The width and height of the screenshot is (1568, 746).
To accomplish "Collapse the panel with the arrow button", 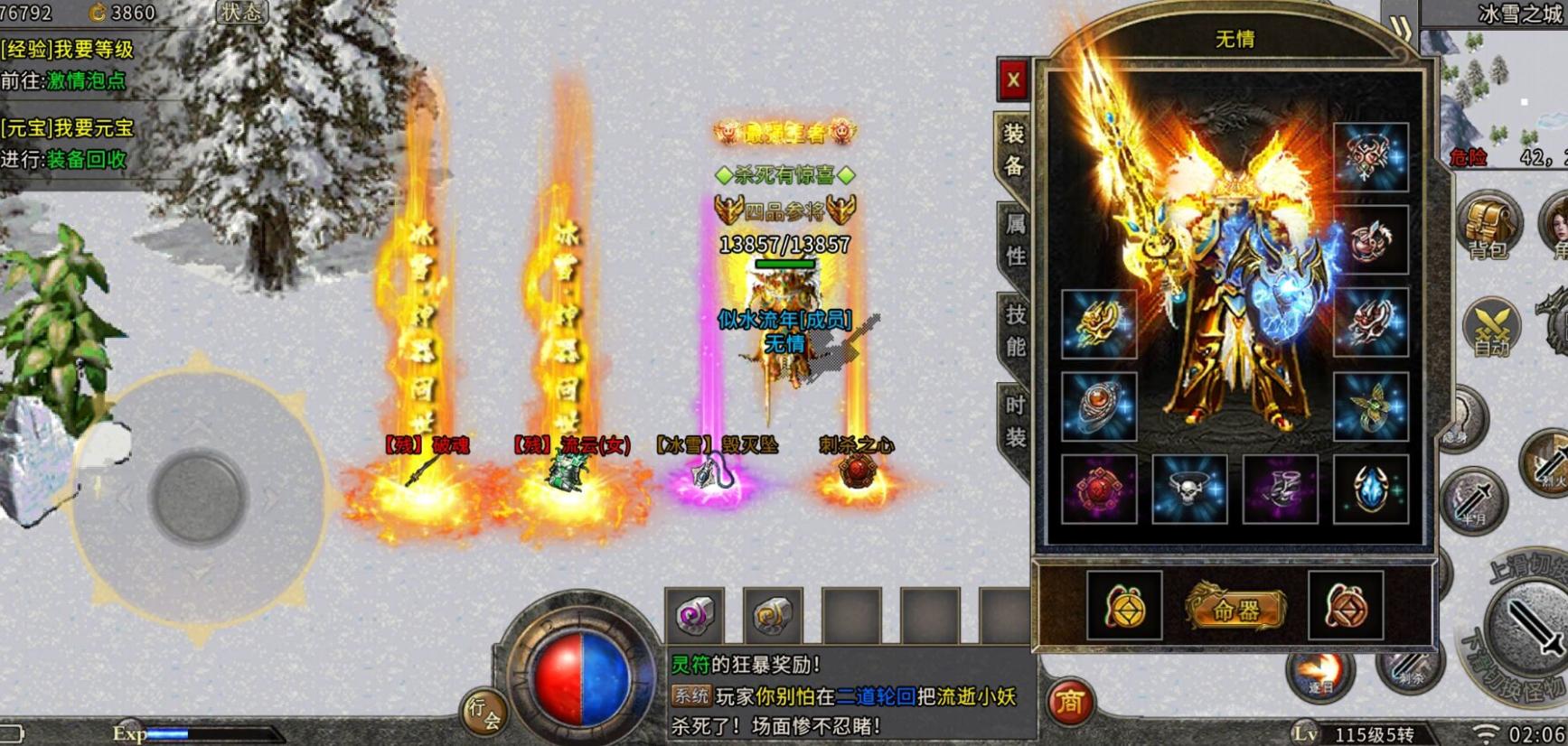I will 1400,27.
